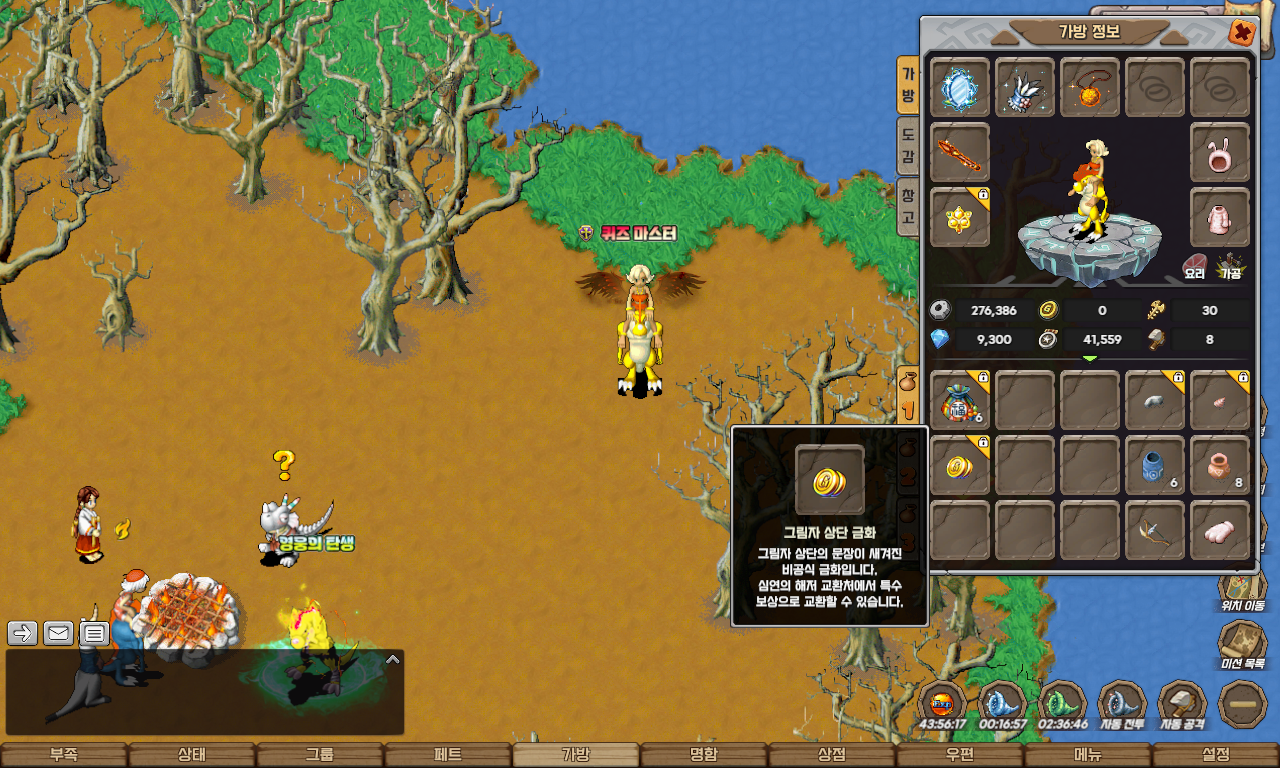Screen dimensions: 1280x768
Task: Select the lucky pouch in inventory
Action: coord(960,401)
